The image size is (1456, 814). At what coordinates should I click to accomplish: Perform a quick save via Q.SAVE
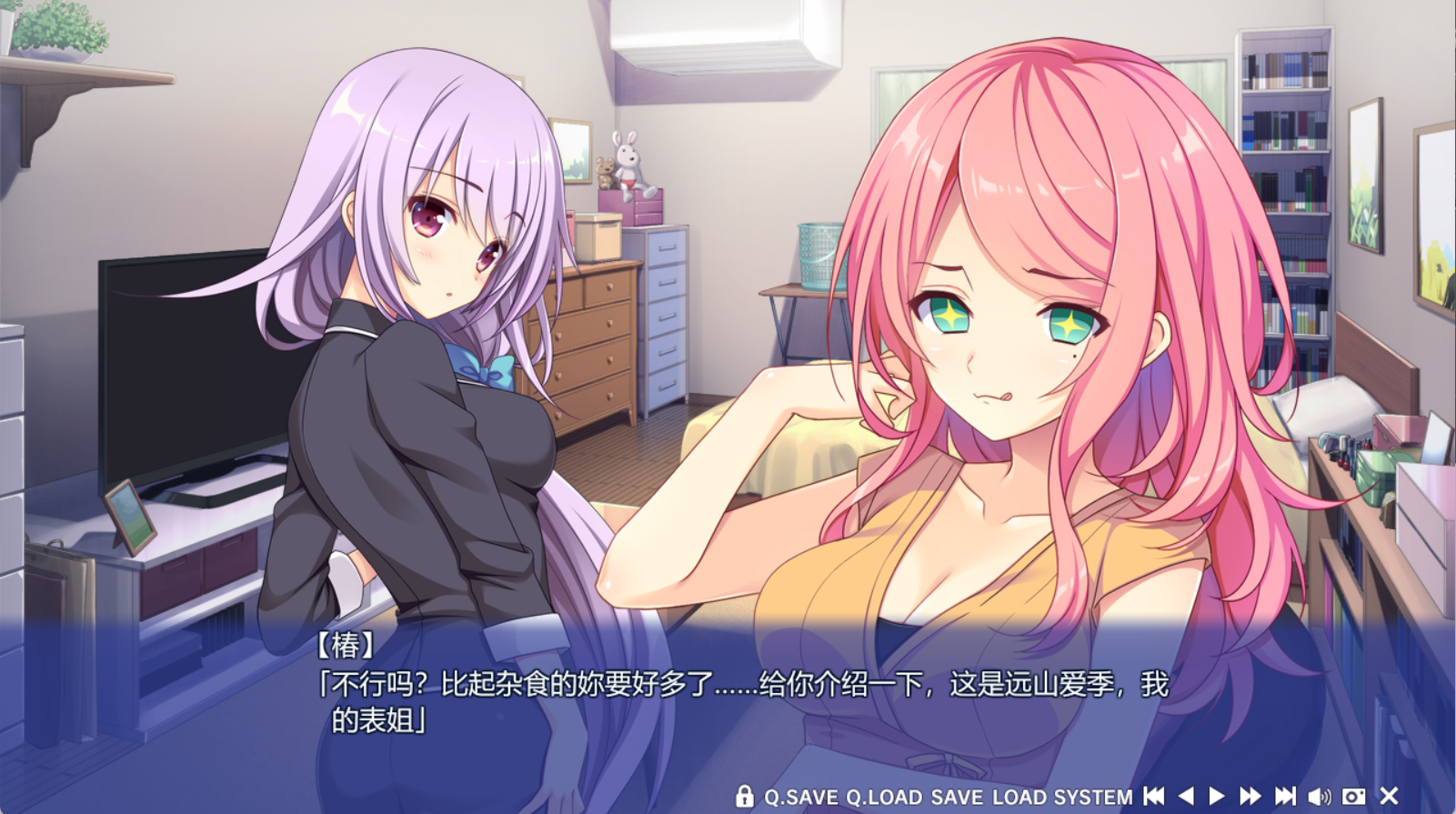click(x=802, y=797)
